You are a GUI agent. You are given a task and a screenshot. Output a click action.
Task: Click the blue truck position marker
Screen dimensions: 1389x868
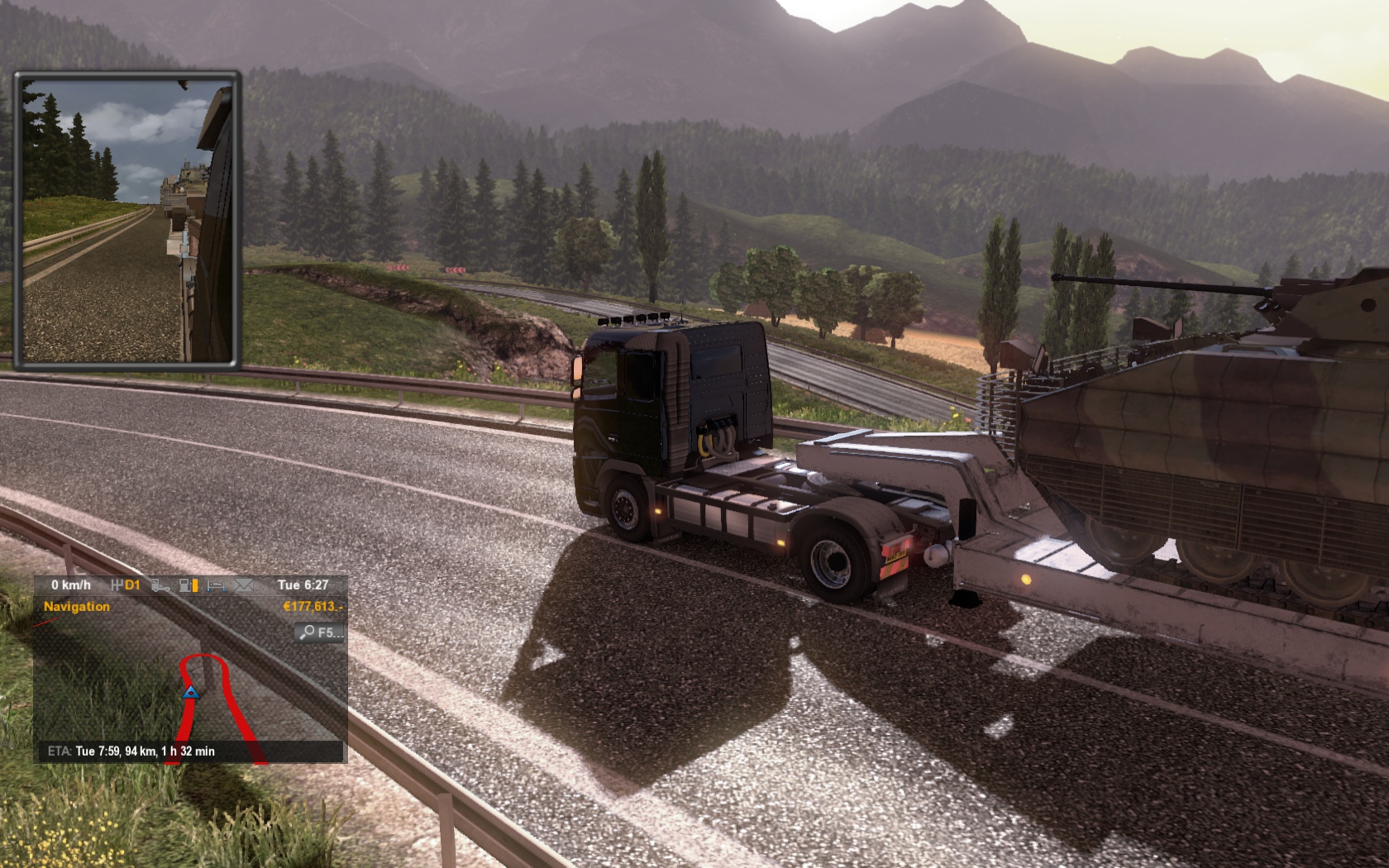[191, 692]
